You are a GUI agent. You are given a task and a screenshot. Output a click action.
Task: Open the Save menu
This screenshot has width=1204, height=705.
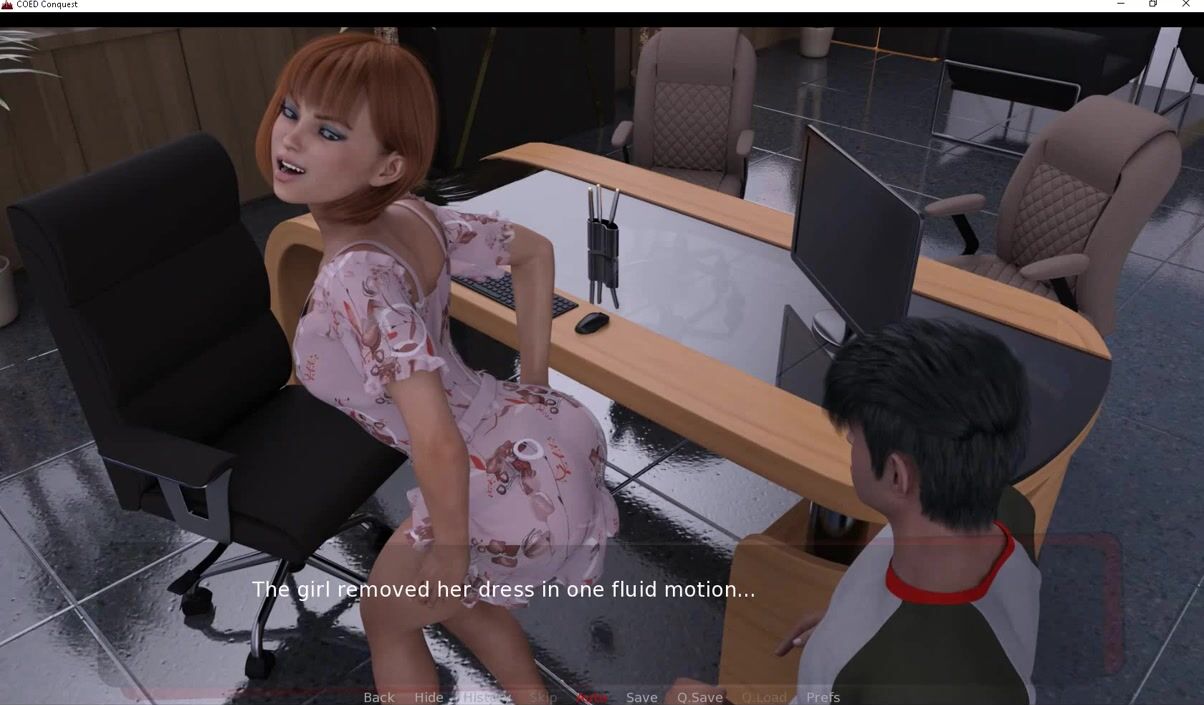(x=642, y=697)
